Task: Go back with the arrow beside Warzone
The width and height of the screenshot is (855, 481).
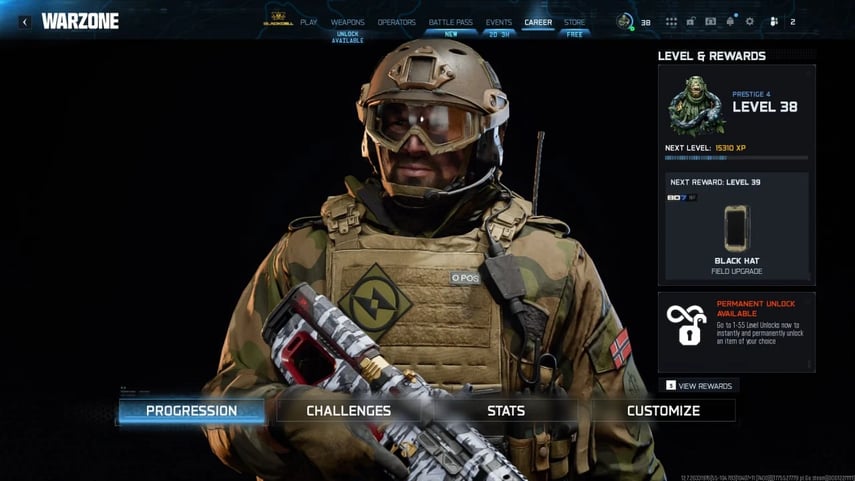Action: pos(25,21)
